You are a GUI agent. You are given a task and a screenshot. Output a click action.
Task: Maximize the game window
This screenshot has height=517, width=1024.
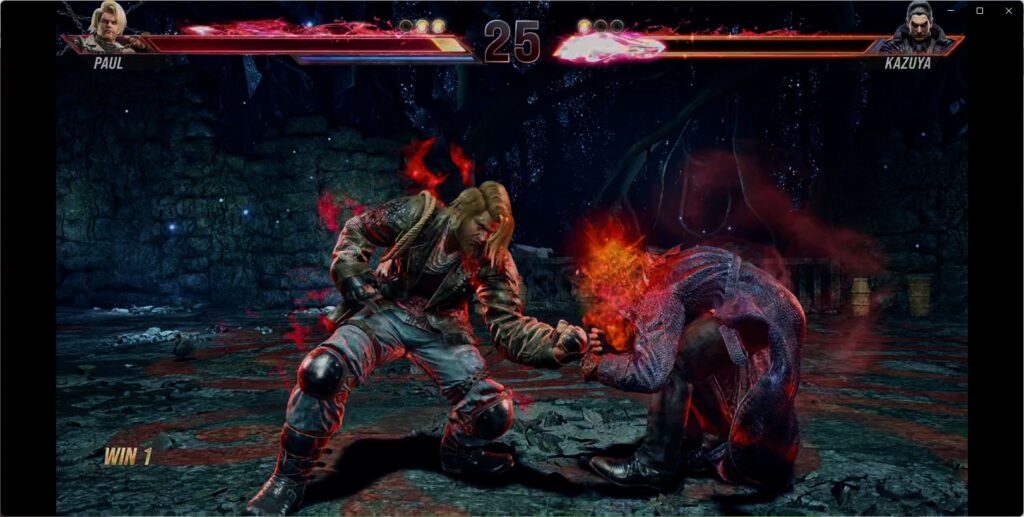(x=980, y=10)
